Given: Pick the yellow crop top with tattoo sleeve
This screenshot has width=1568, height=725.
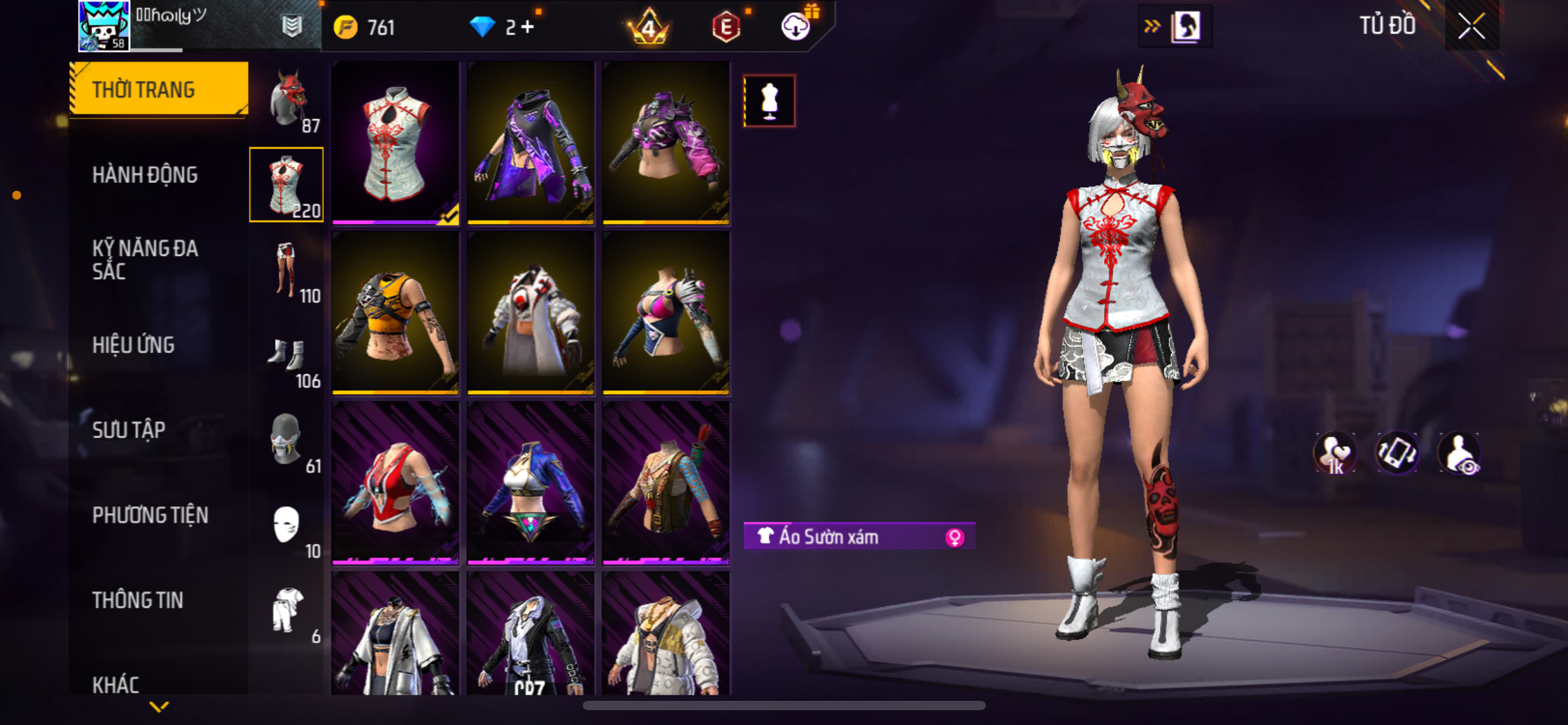Looking at the screenshot, I should point(395,314).
